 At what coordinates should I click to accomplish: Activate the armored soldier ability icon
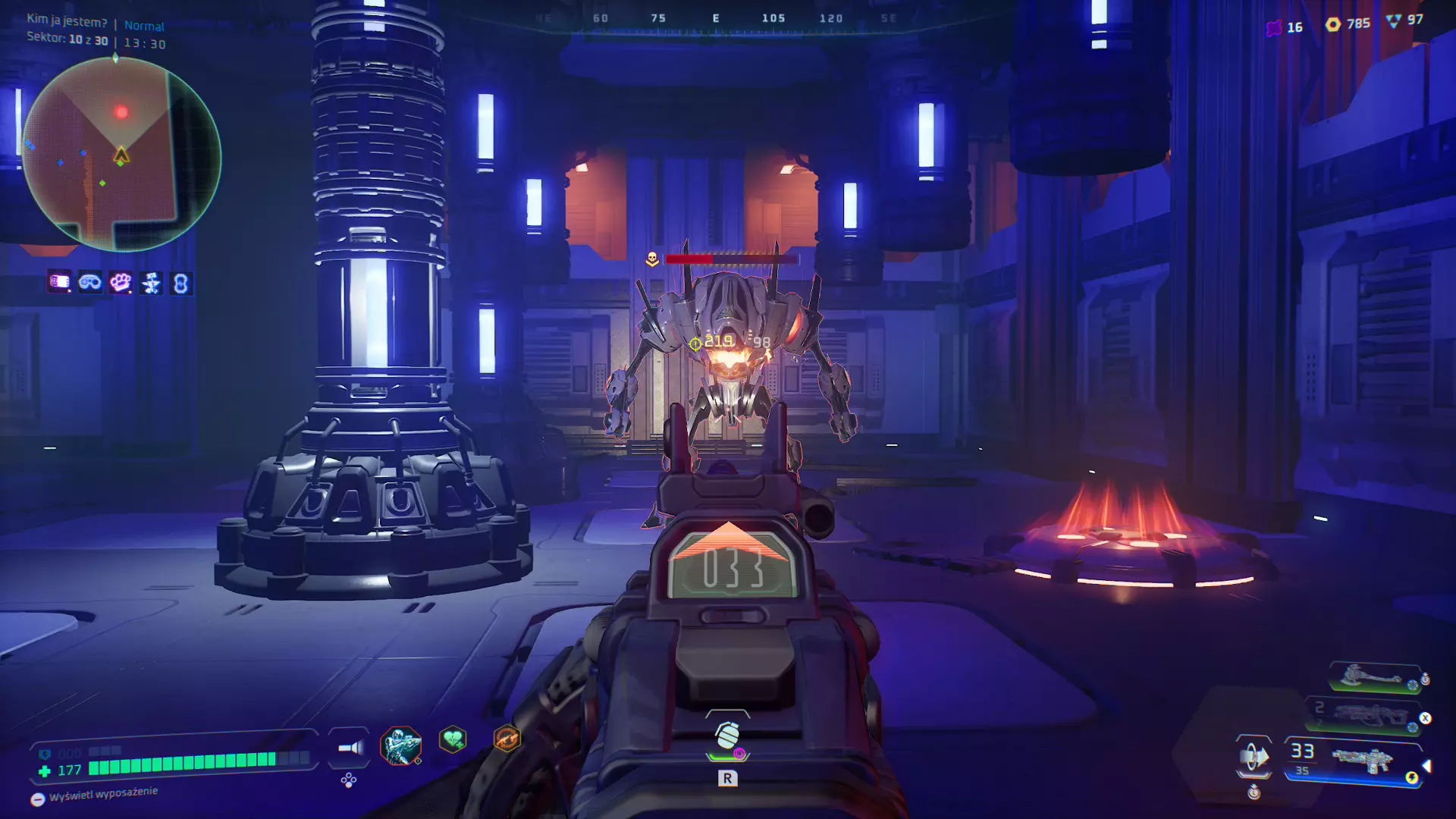tap(400, 745)
